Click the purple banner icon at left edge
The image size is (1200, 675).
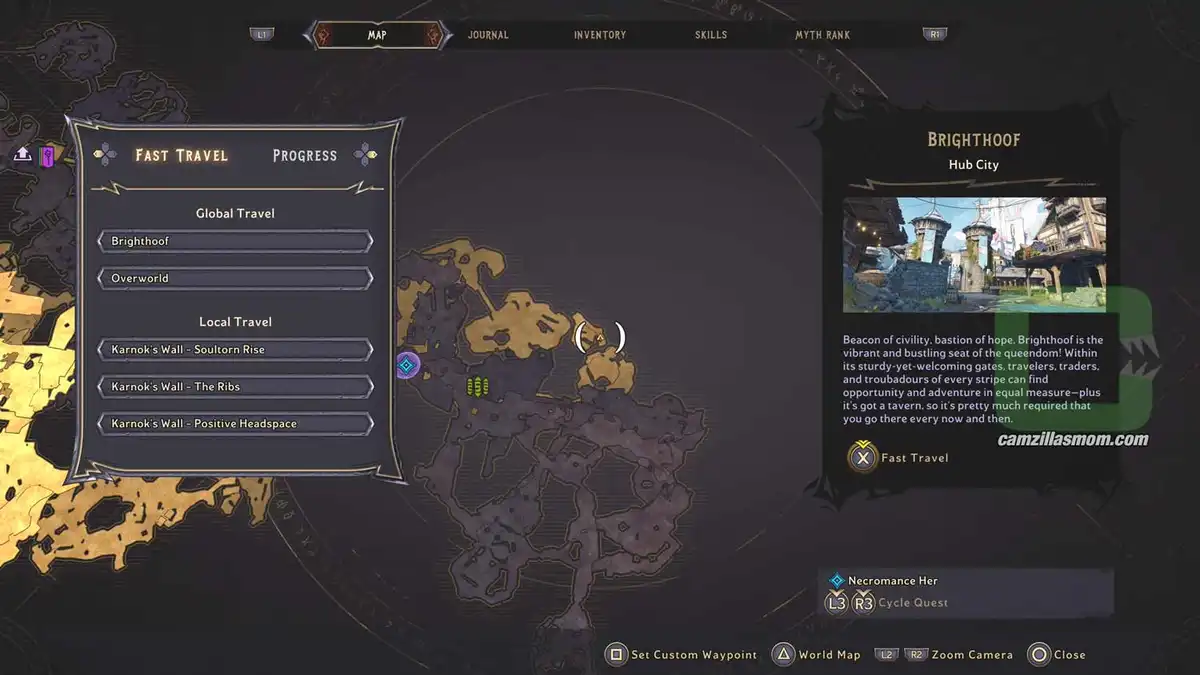[x=47, y=155]
